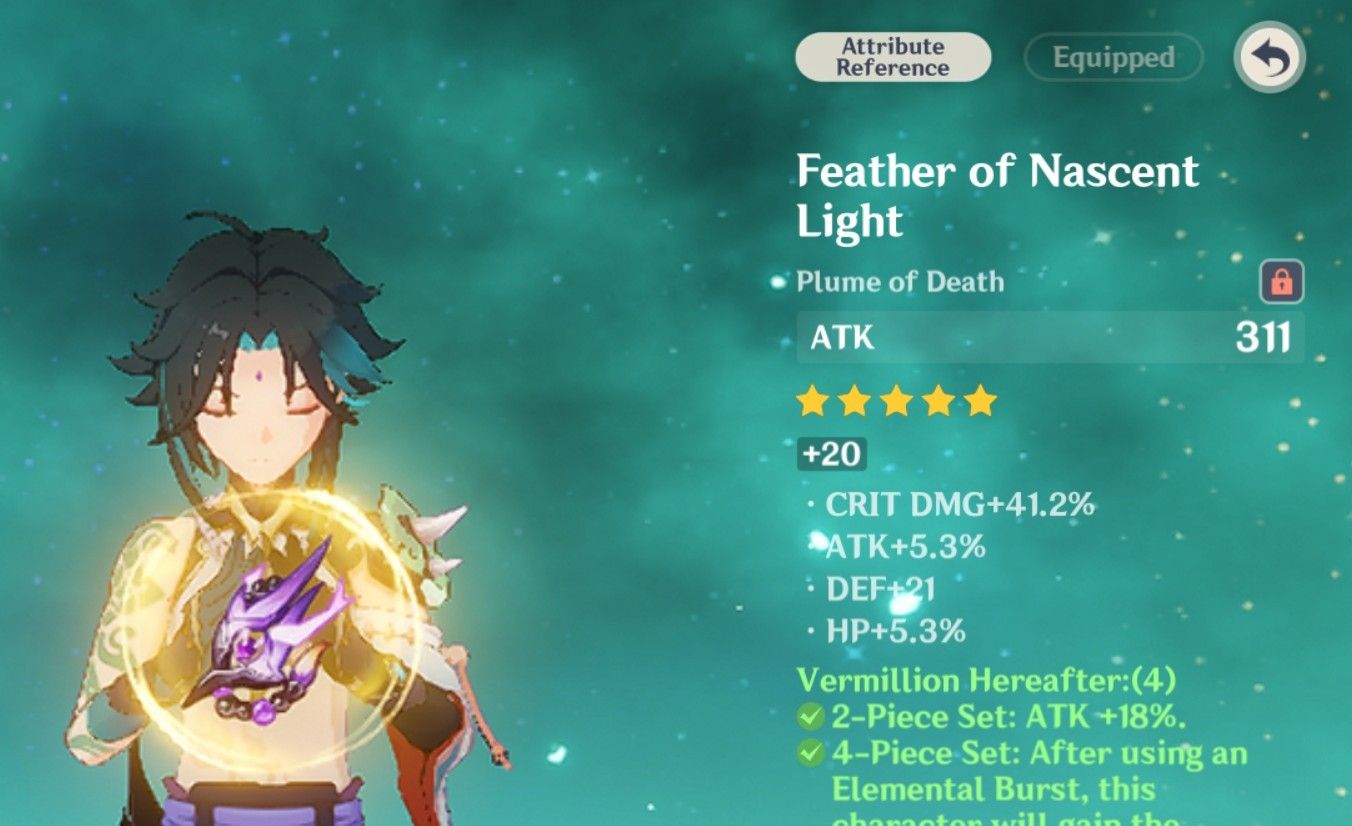Switch to the Equipped tab
Image resolution: width=1352 pixels, height=826 pixels.
(x=1112, y=57)
